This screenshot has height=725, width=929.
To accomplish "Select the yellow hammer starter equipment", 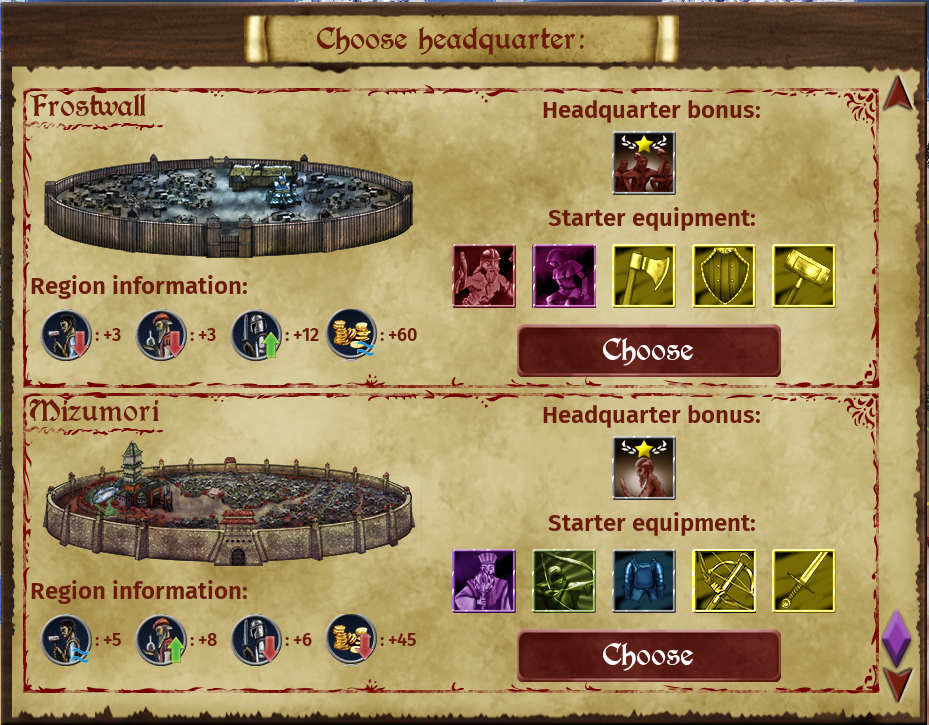I will click(x=804, y=276).
